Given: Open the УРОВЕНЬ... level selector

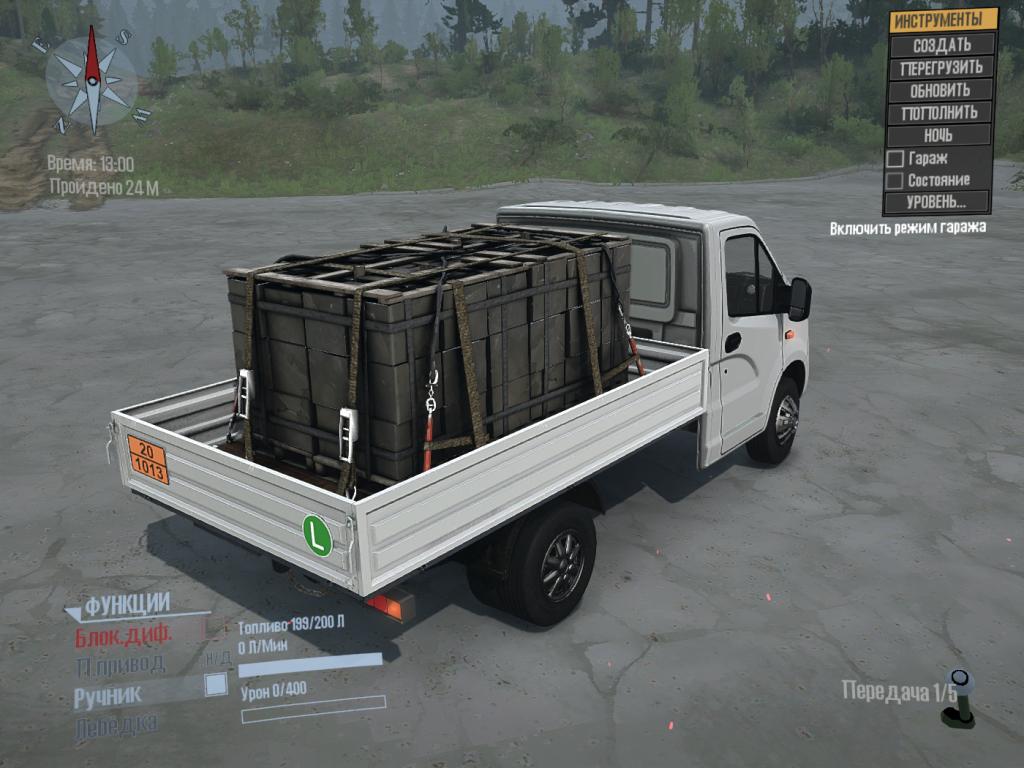Looking at the screenshot, I should point(937,202).
